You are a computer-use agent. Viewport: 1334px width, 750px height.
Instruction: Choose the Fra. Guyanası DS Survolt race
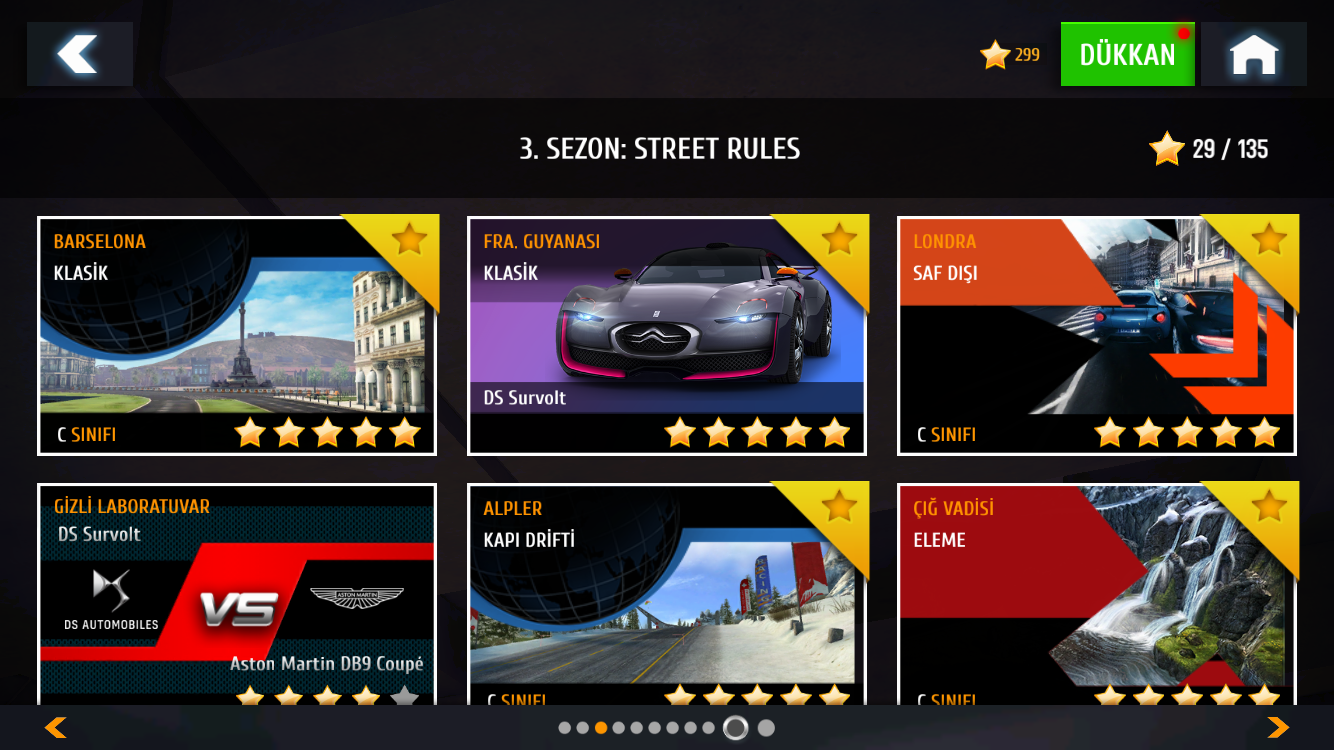[x=667, y=336]
